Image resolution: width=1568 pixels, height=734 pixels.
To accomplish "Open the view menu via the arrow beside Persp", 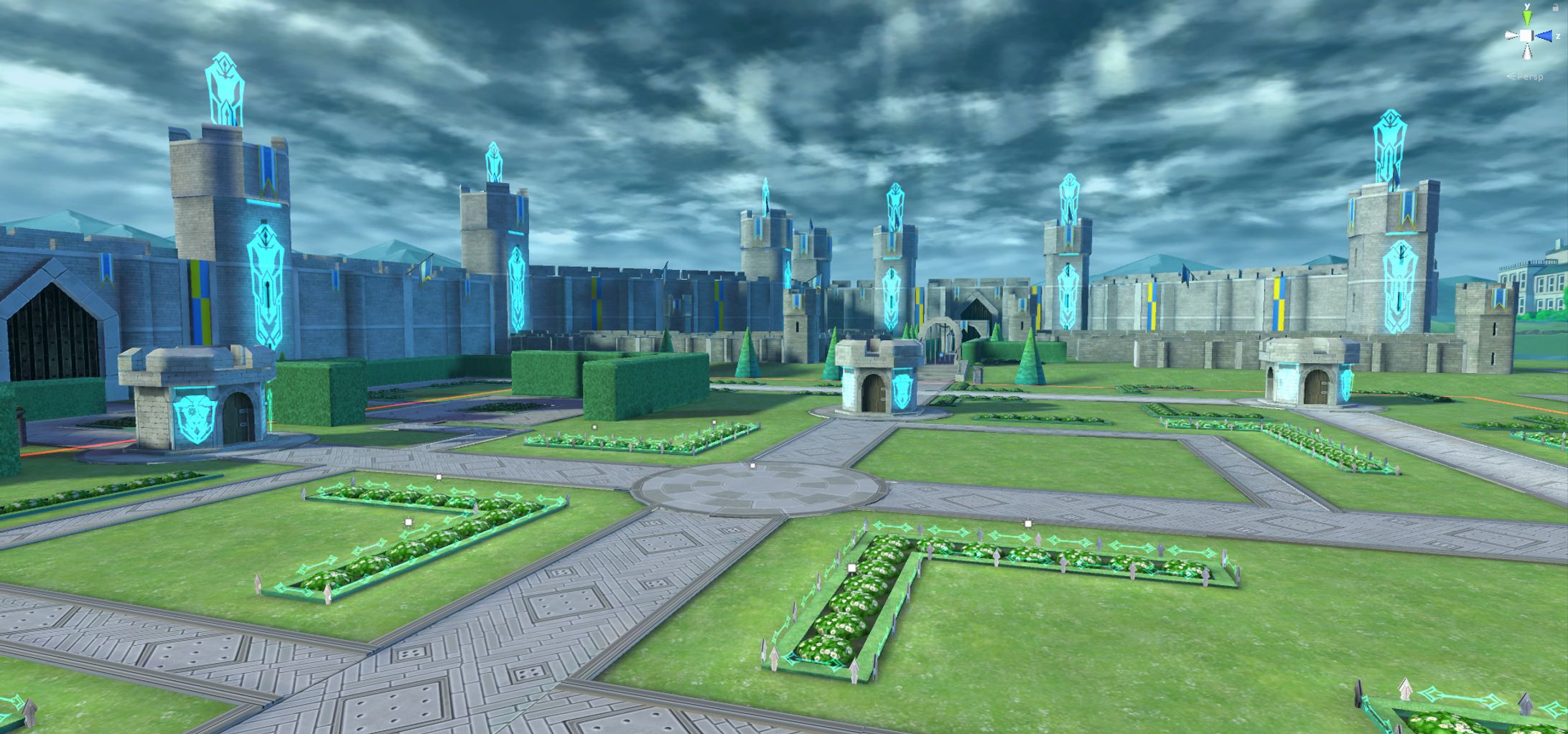I will 1511,75.
